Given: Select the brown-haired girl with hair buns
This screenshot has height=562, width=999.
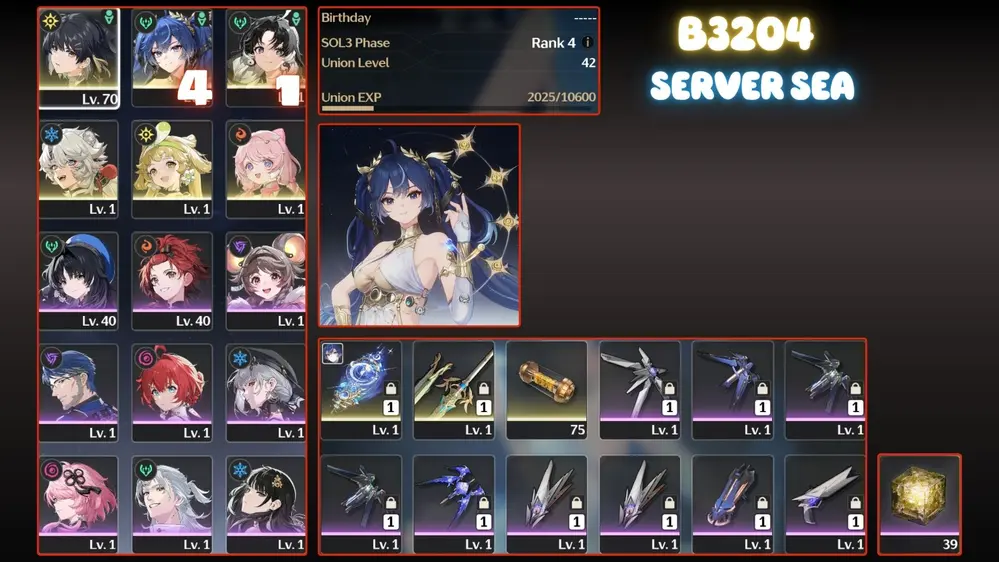Looking at the screenshot, I should tap(265, 281).
